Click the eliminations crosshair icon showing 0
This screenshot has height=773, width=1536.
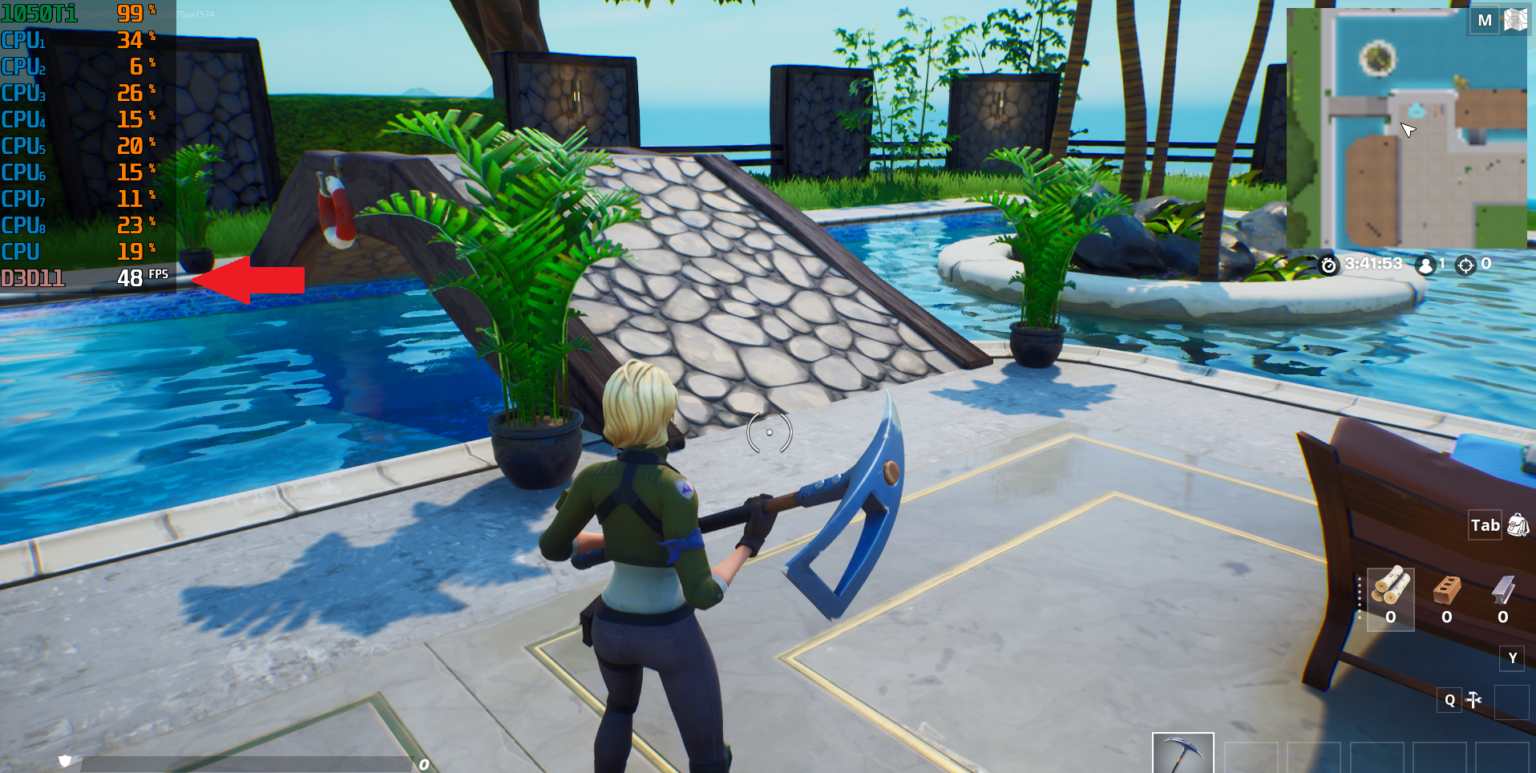tap(1466, 264)
